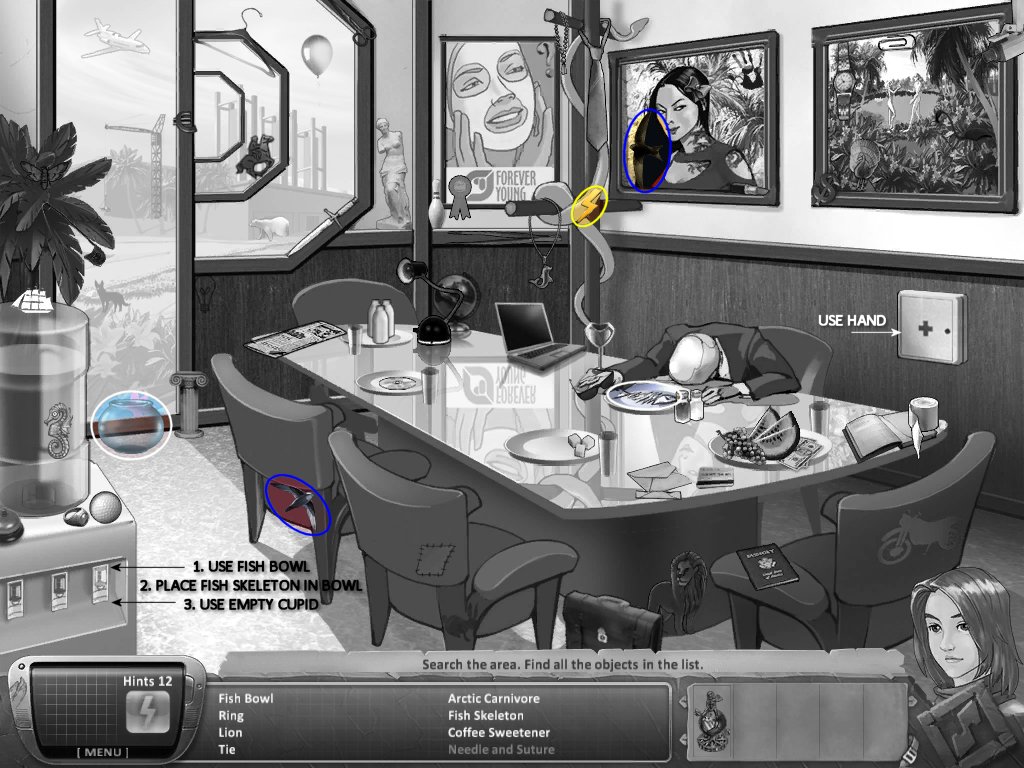This screenshot has width=1024, height=768.
Task: Select Ring in the object list
Action: point(230,716)
